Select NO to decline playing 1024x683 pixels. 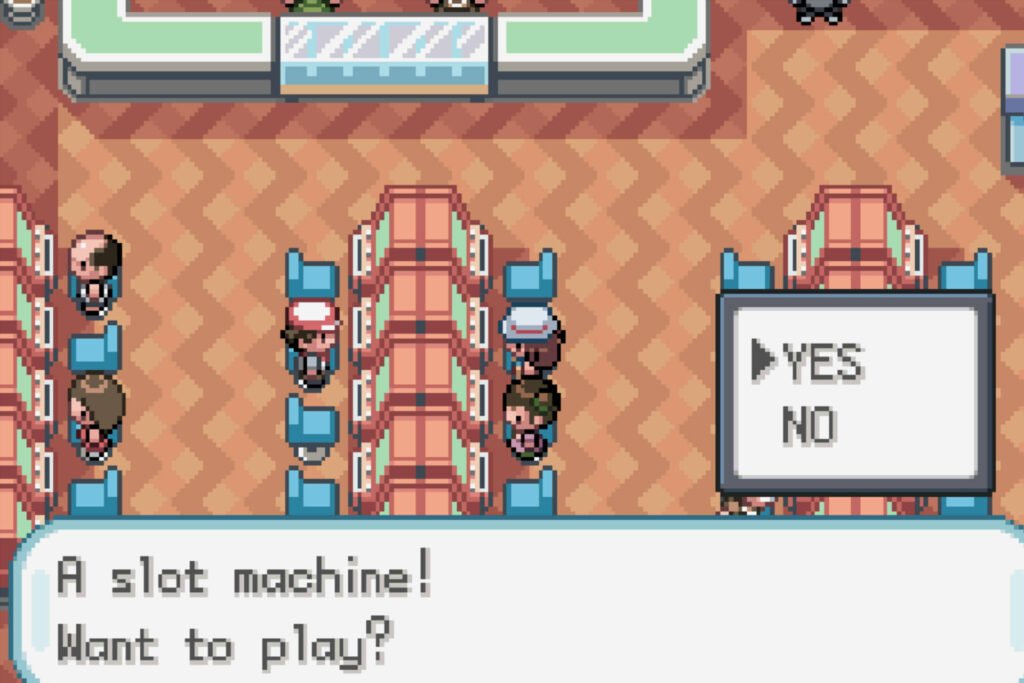click(x=809, y=427)
